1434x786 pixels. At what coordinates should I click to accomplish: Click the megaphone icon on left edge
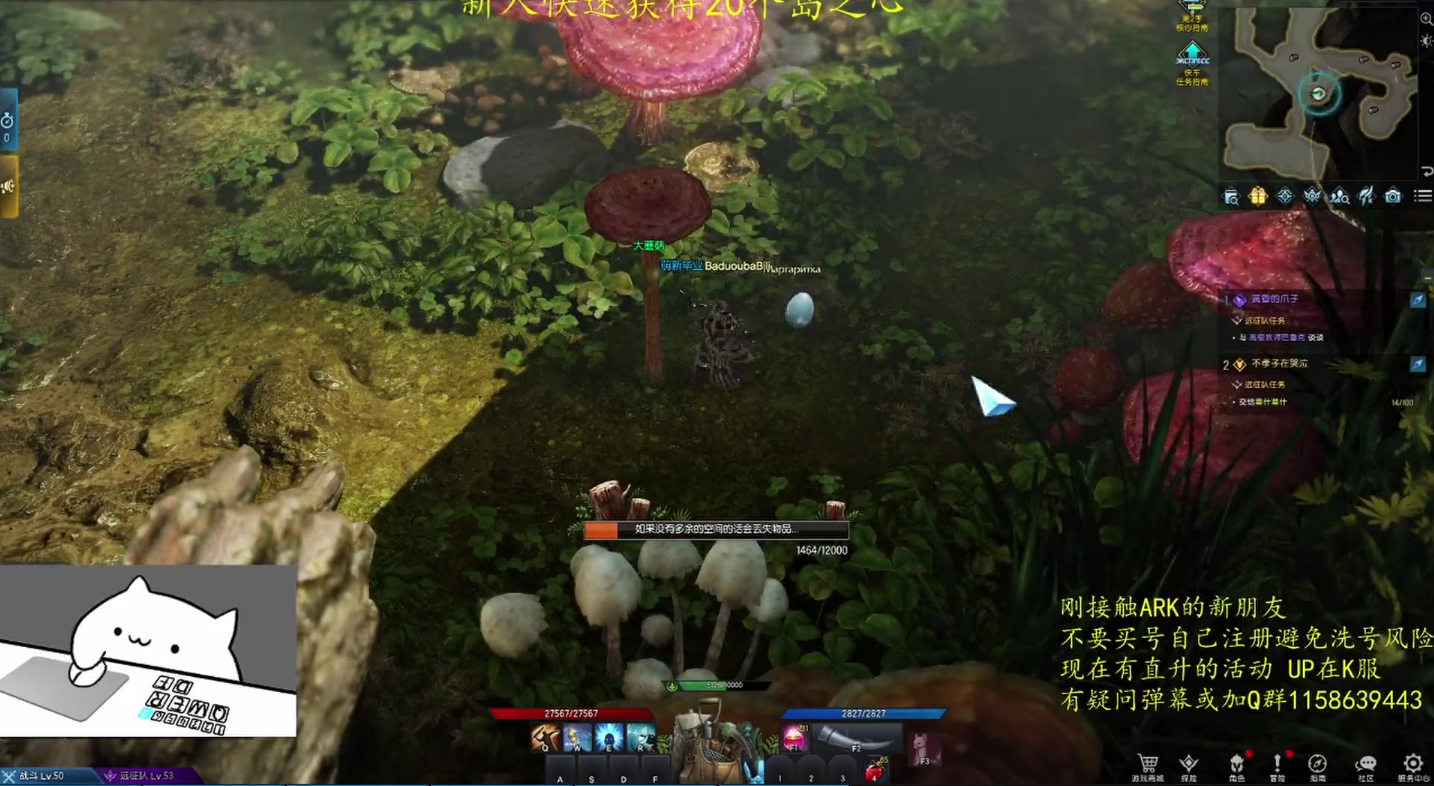pos(8,186)
